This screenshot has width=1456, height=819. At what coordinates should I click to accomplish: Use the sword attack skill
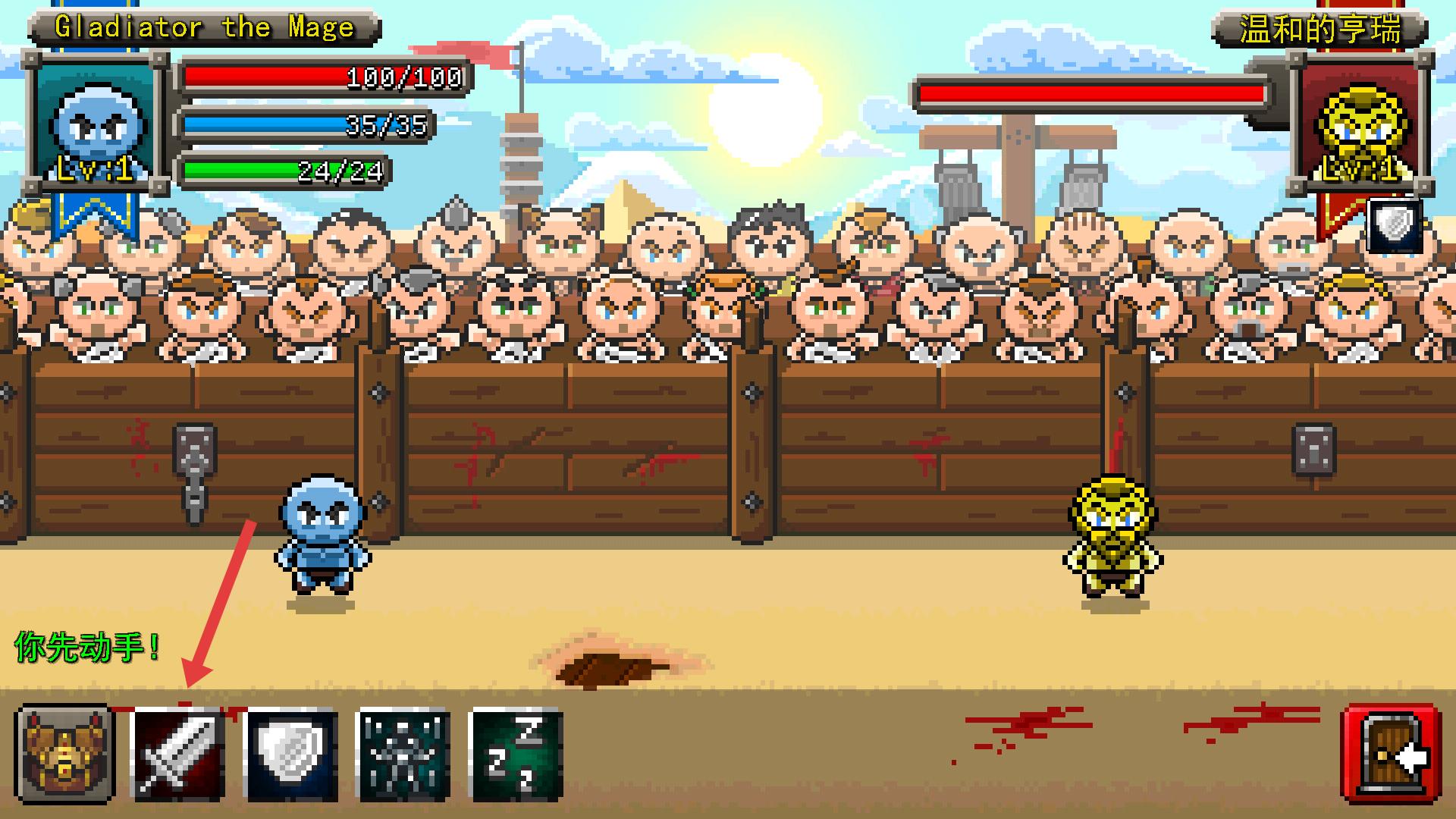tap(178, 755)
